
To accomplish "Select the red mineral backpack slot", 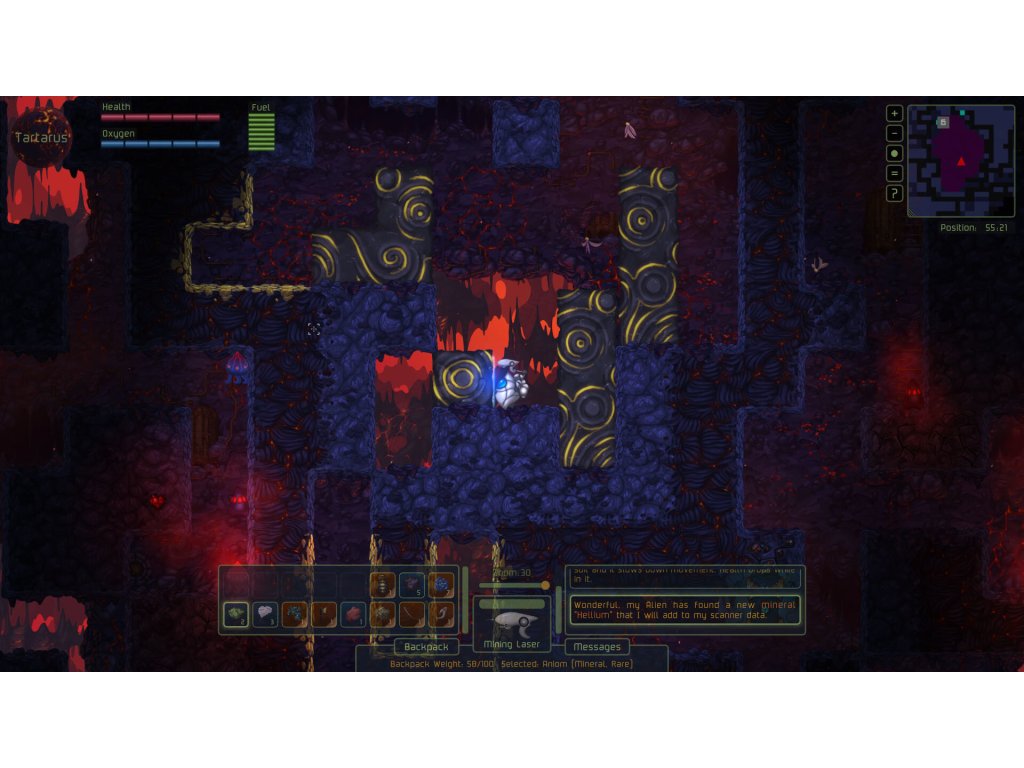I will [x=354, y=614].
